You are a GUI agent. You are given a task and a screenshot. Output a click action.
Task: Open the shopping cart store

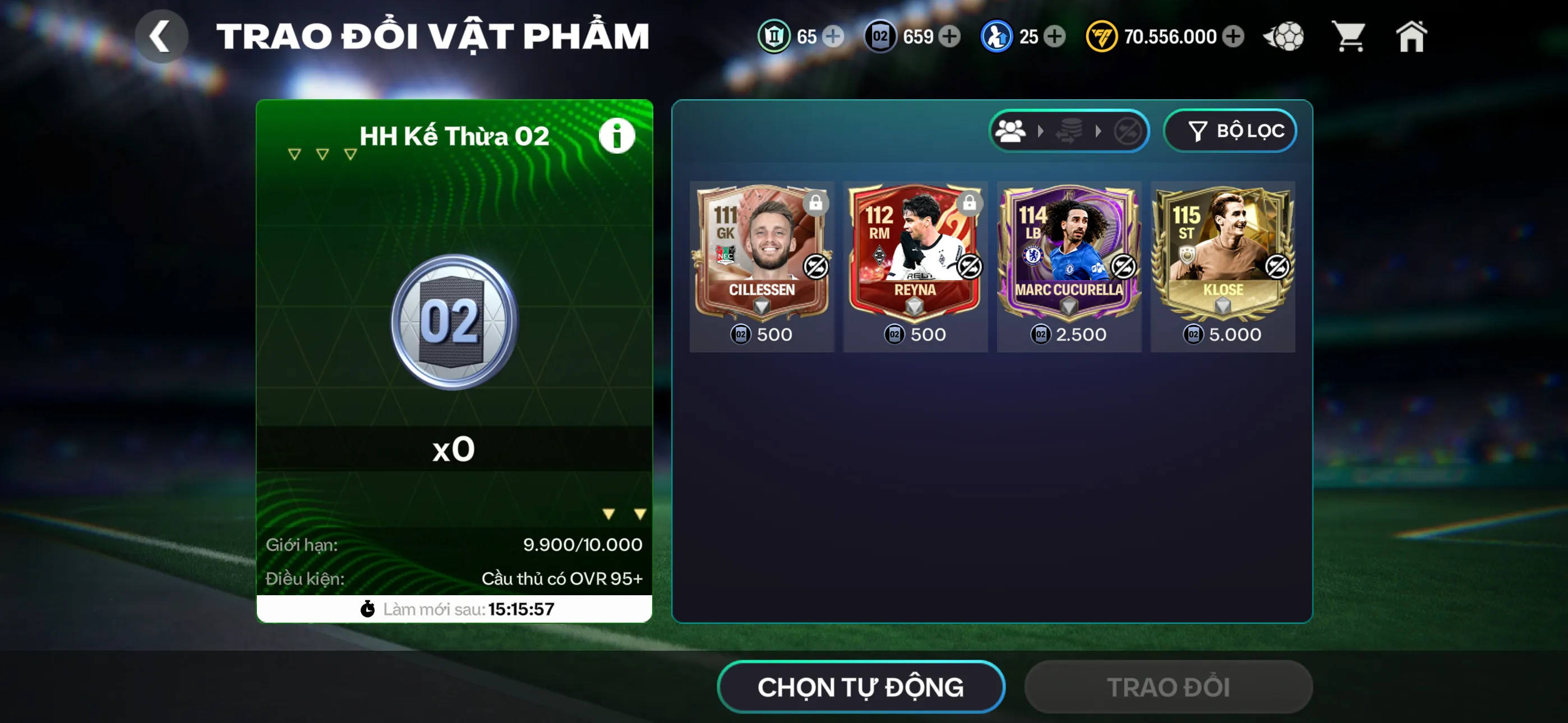click(x=1349, y=36)
